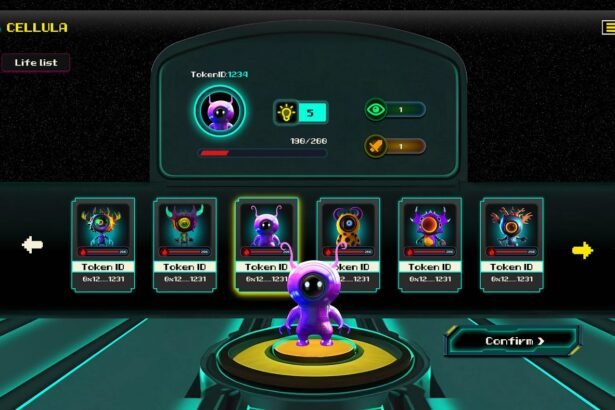This screenshot has height=410, width=615.
Task: Show previous cards with the white left arrow
Action: click(x=33, y=245)
